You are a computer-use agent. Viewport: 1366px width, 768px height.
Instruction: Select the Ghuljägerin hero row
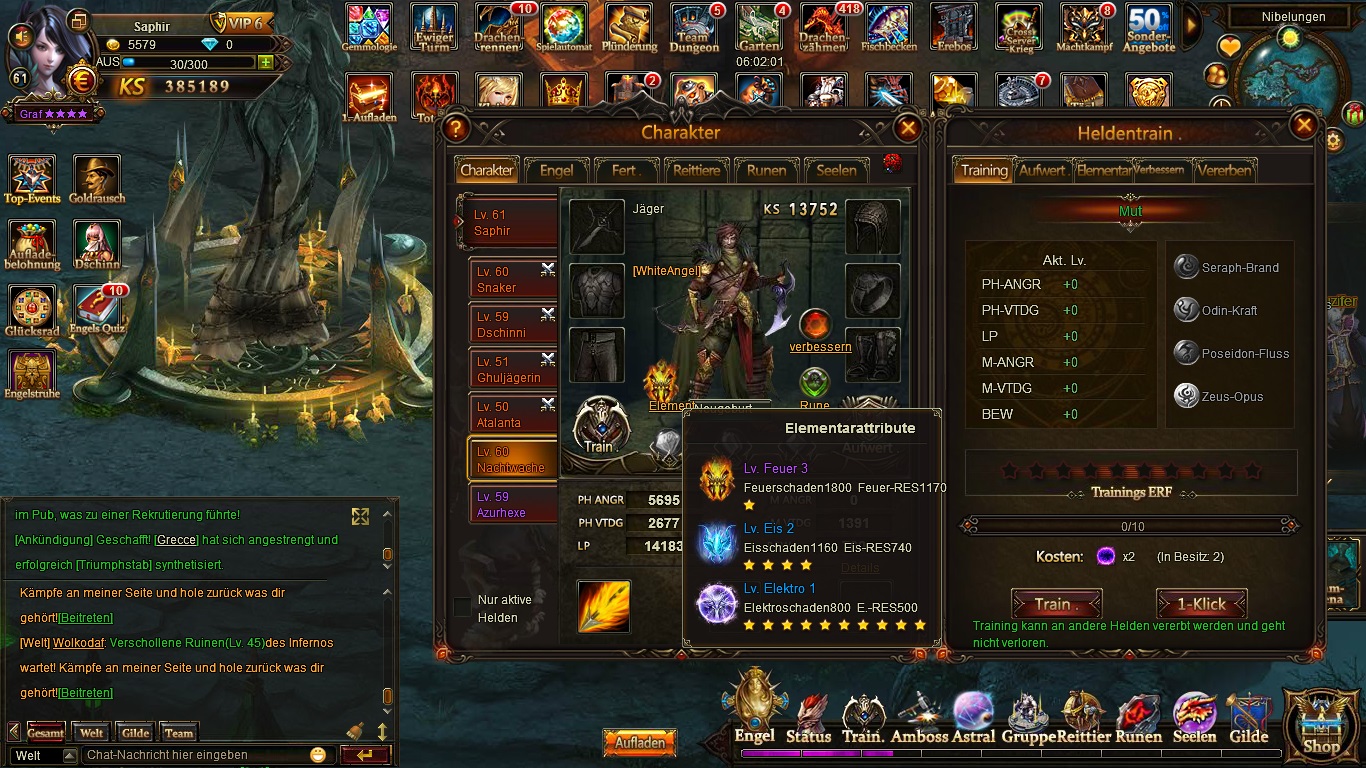[x=512, y=369]
